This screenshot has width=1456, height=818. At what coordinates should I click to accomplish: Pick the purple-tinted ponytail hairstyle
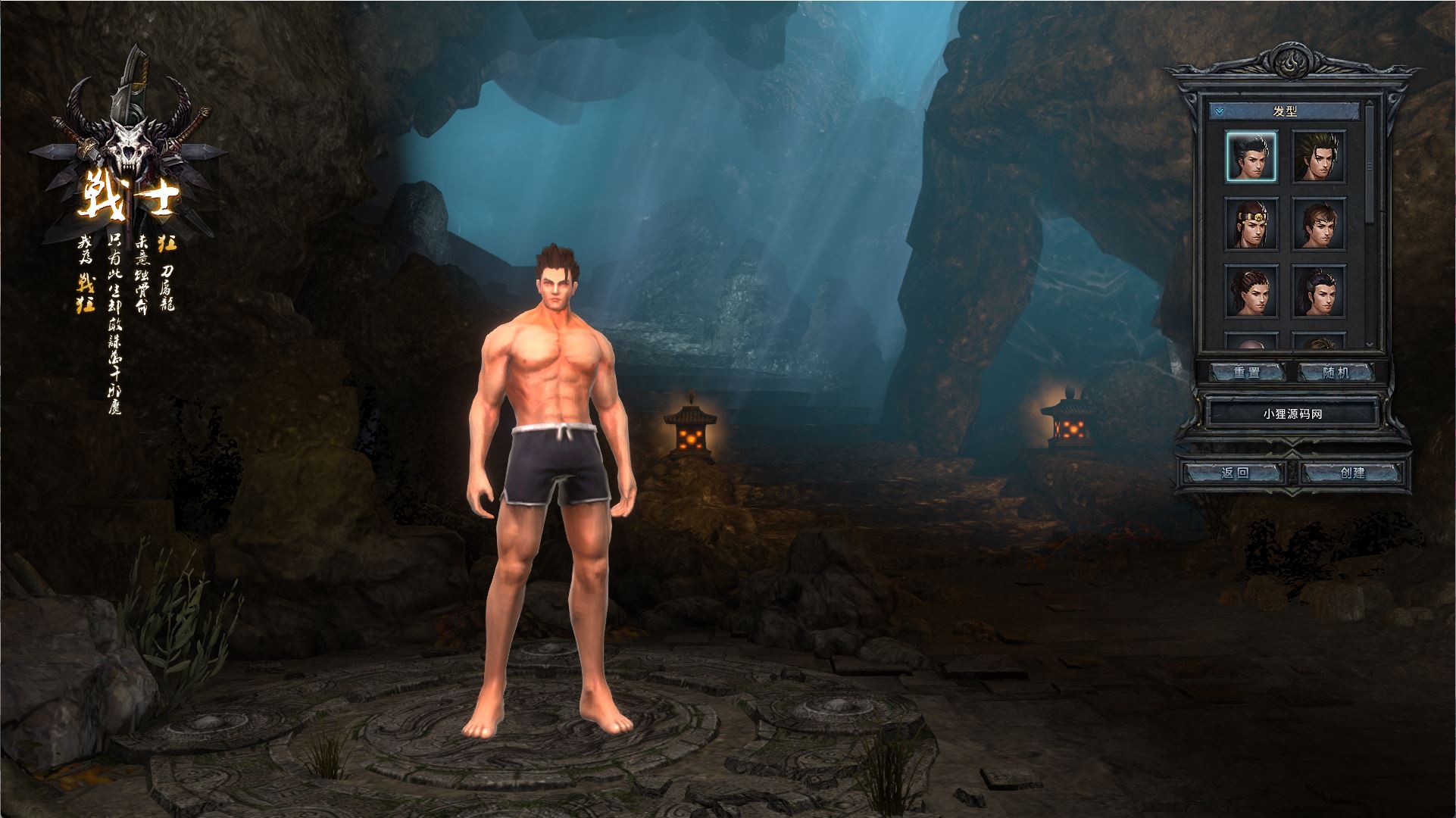[1318, 290]
